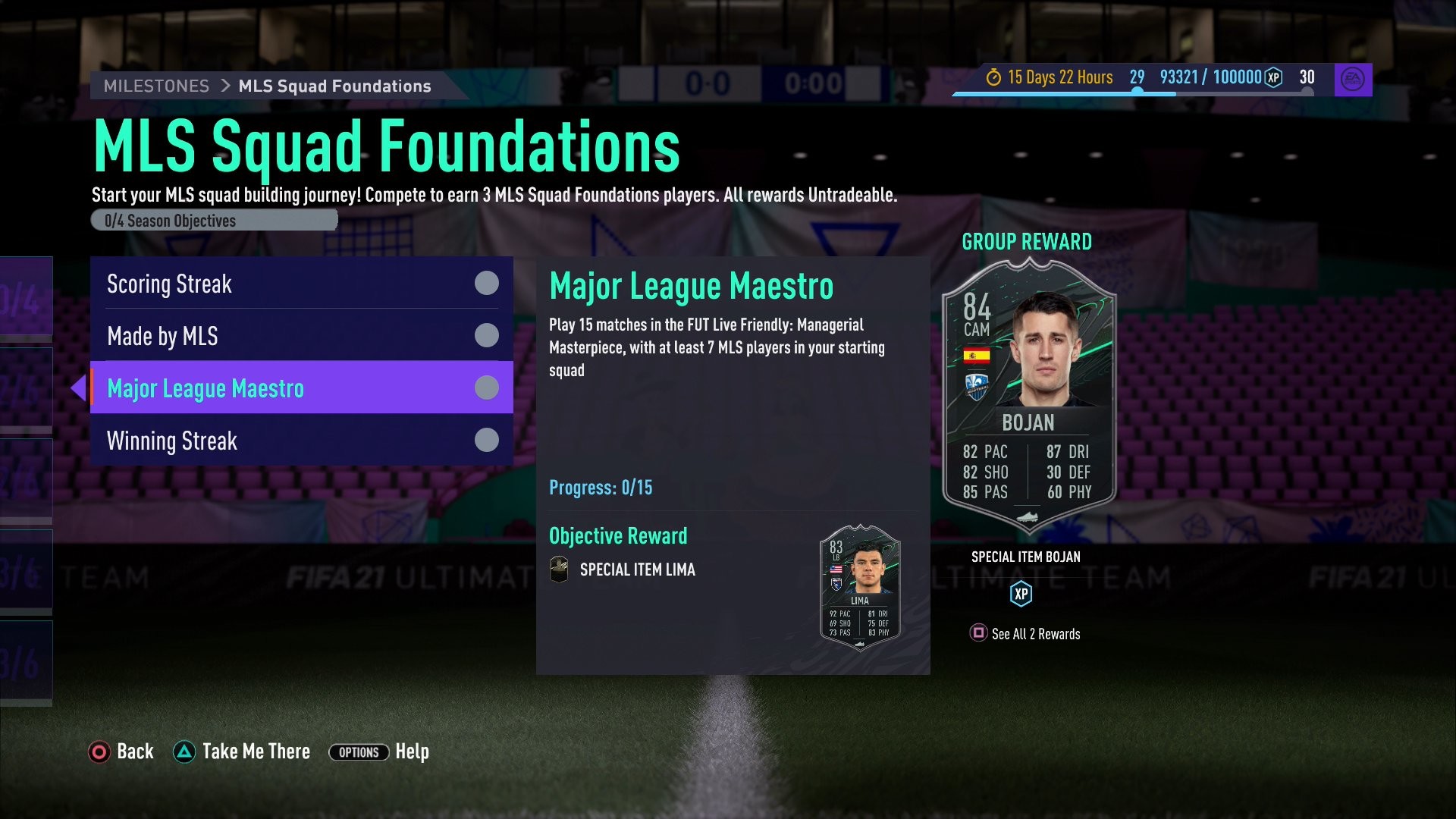Toggle the Made by MLS completion circle
This screenshot has height=819, width=1456.
(485, 335)
